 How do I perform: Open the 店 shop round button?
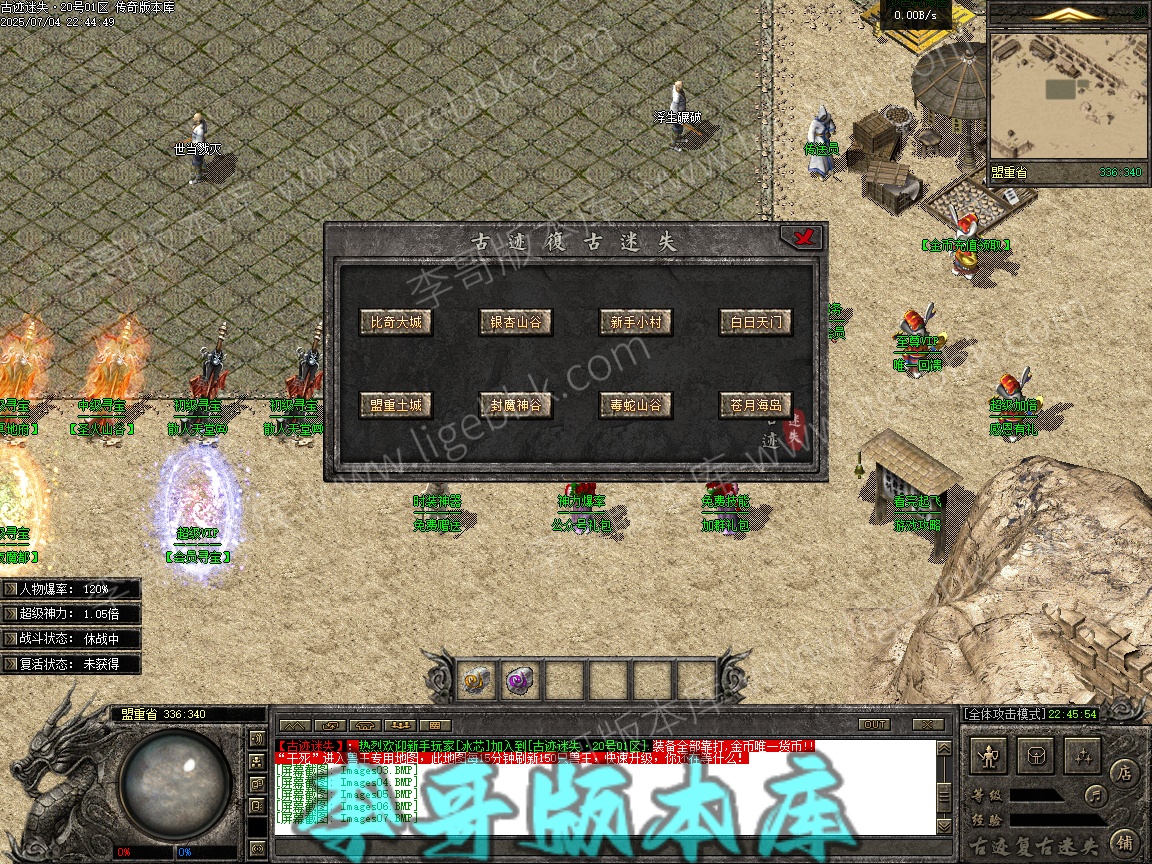tap(1124, 773)
